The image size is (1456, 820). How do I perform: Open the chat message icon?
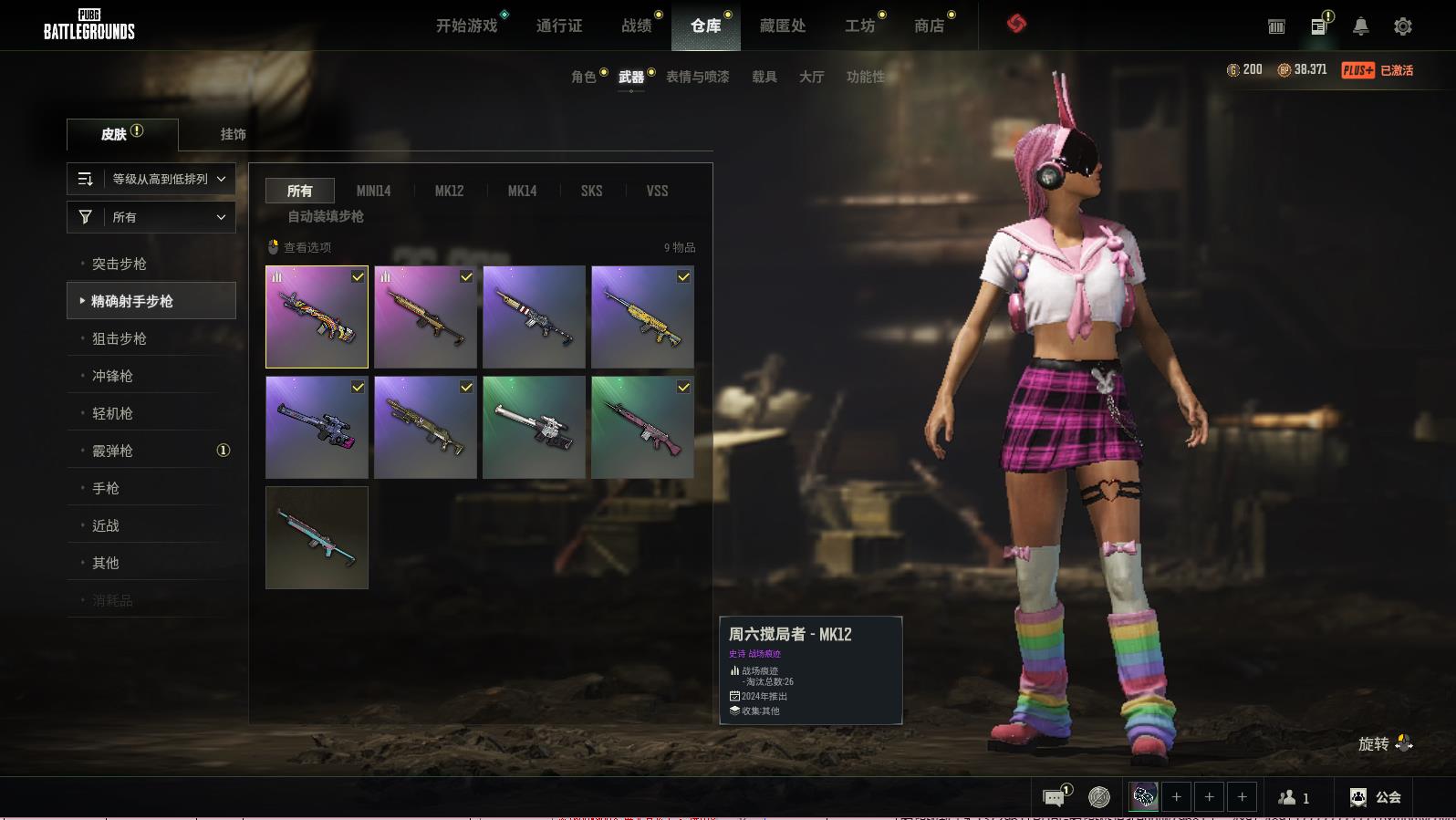[1054, 797]
